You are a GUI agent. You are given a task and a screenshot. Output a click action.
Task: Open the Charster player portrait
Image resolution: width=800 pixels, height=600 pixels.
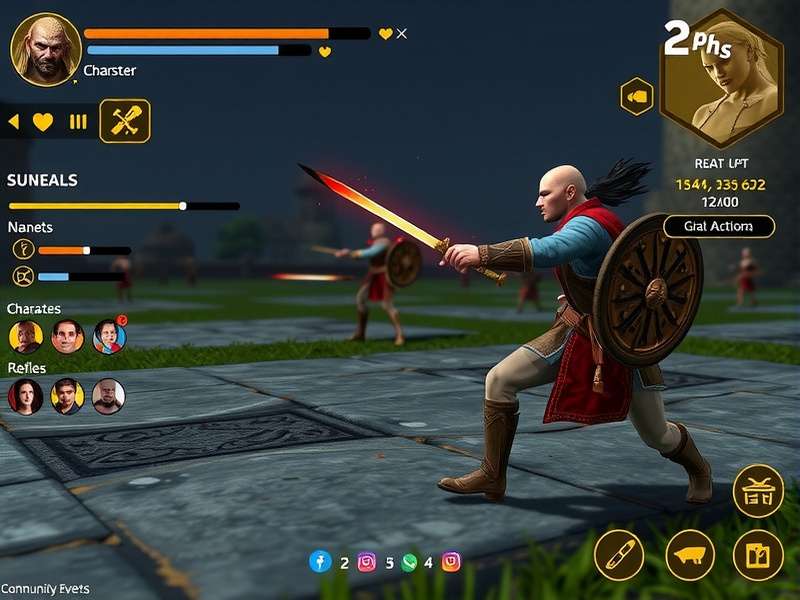tap(46, 49)
